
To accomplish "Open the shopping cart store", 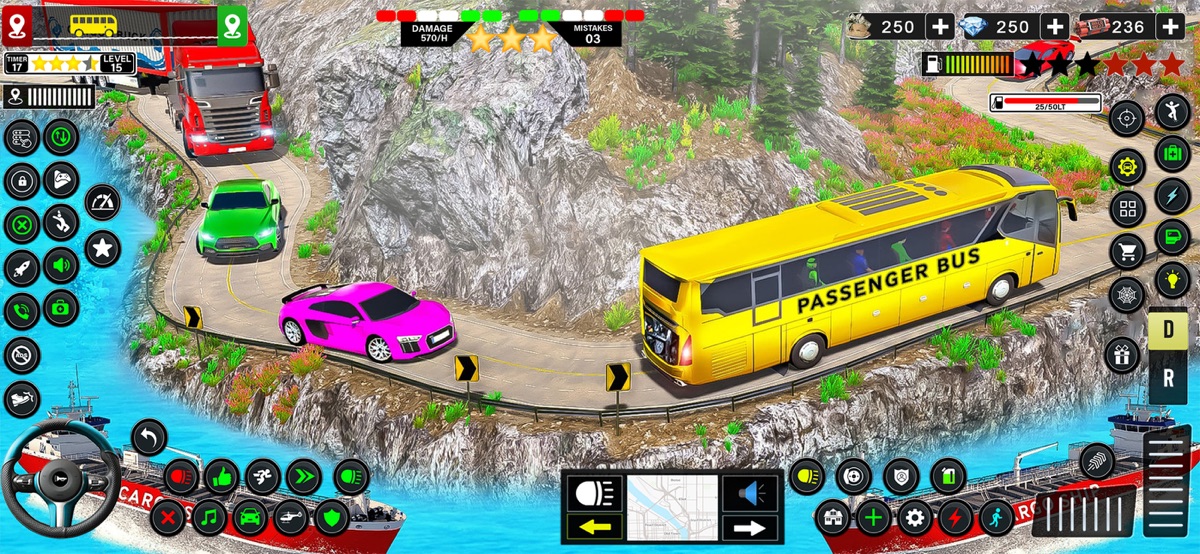I will (1127, 253).
